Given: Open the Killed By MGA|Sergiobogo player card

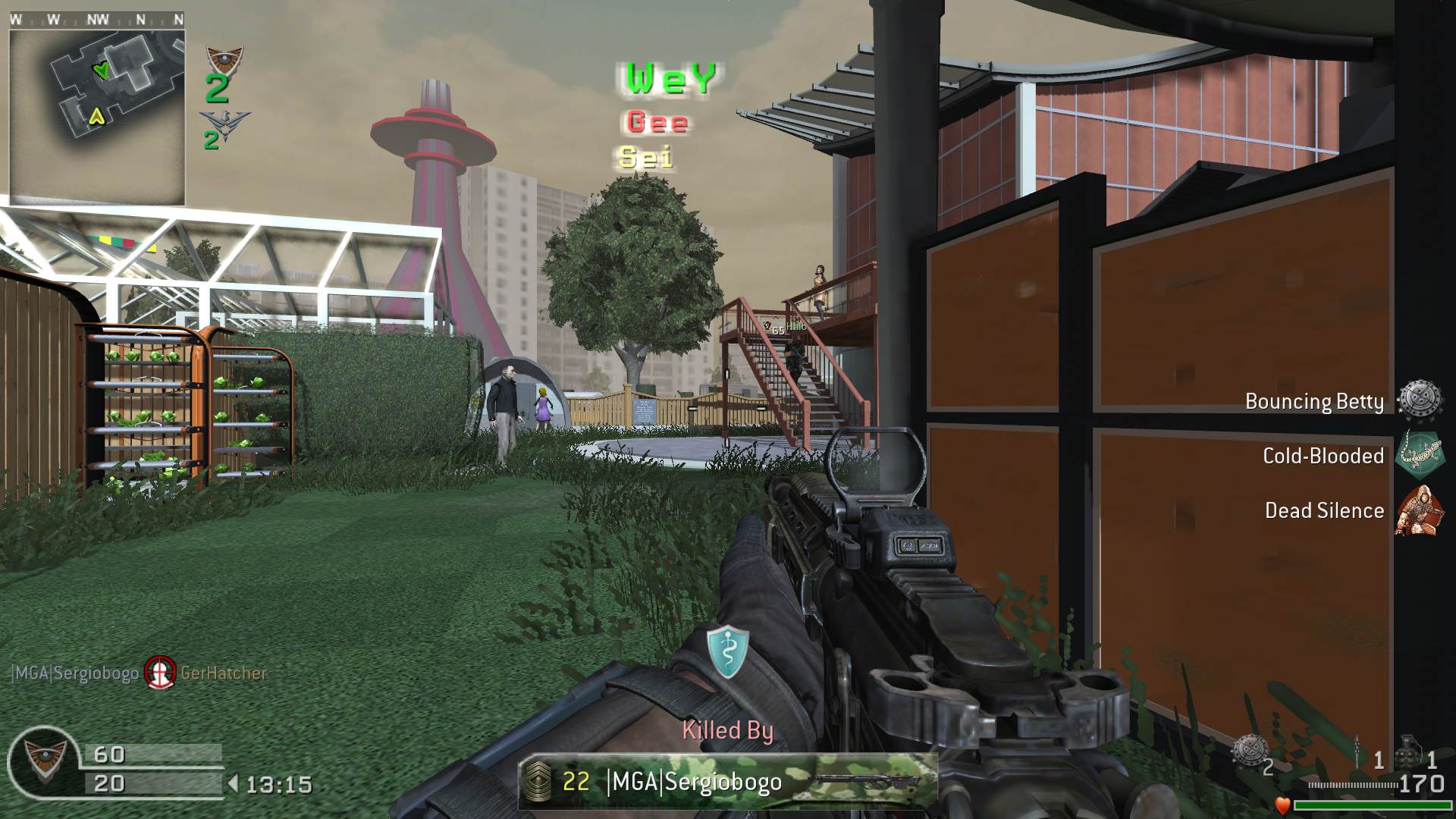Looking at the screenshot, I should [x=727, y=781].
